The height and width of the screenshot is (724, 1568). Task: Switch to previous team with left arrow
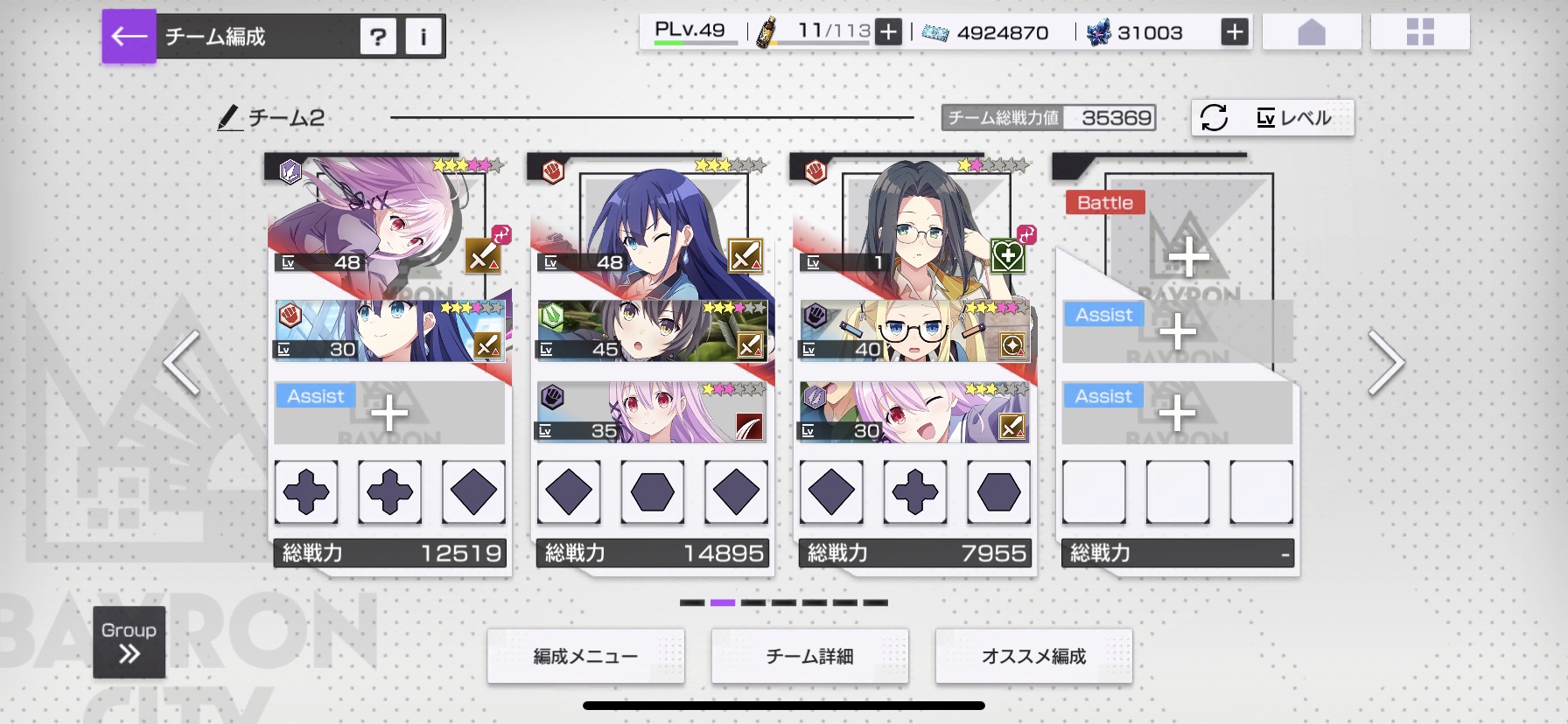coord(182,362)
